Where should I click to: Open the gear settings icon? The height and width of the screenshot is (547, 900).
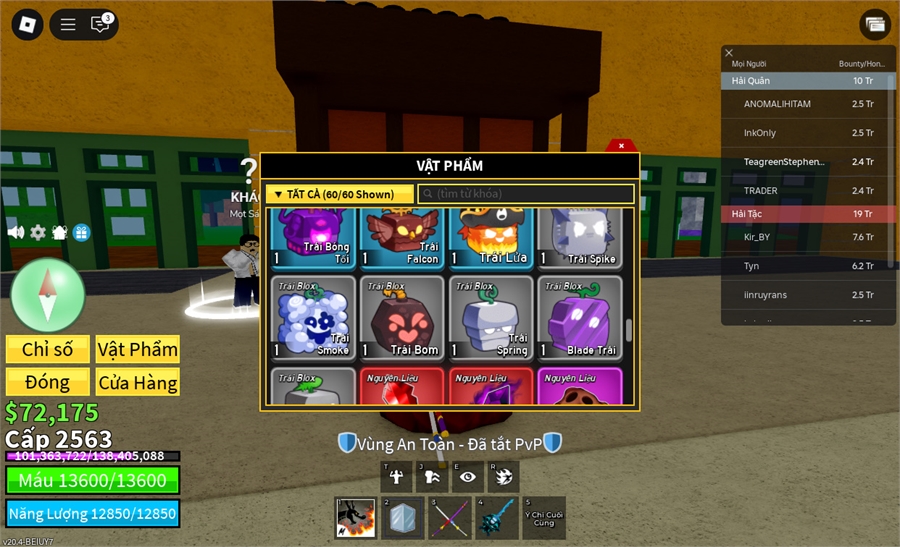coord(38,232)
